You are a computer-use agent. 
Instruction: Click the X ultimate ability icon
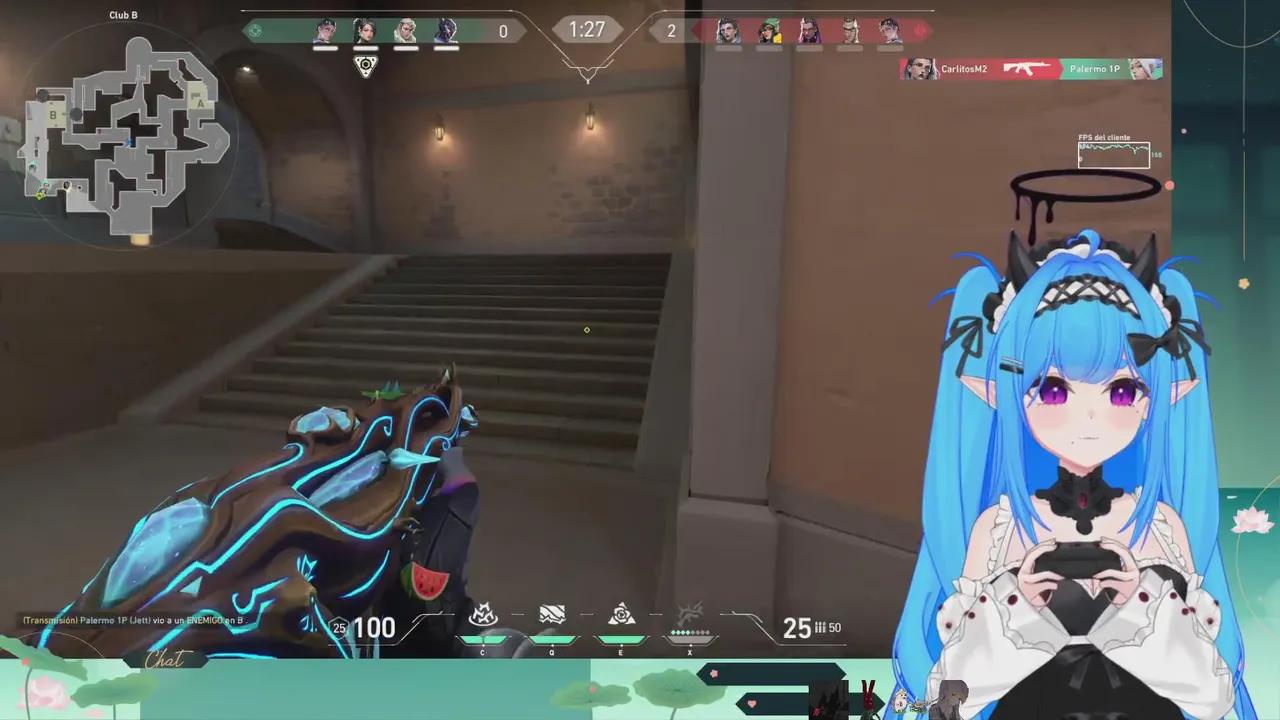[690, 612]
